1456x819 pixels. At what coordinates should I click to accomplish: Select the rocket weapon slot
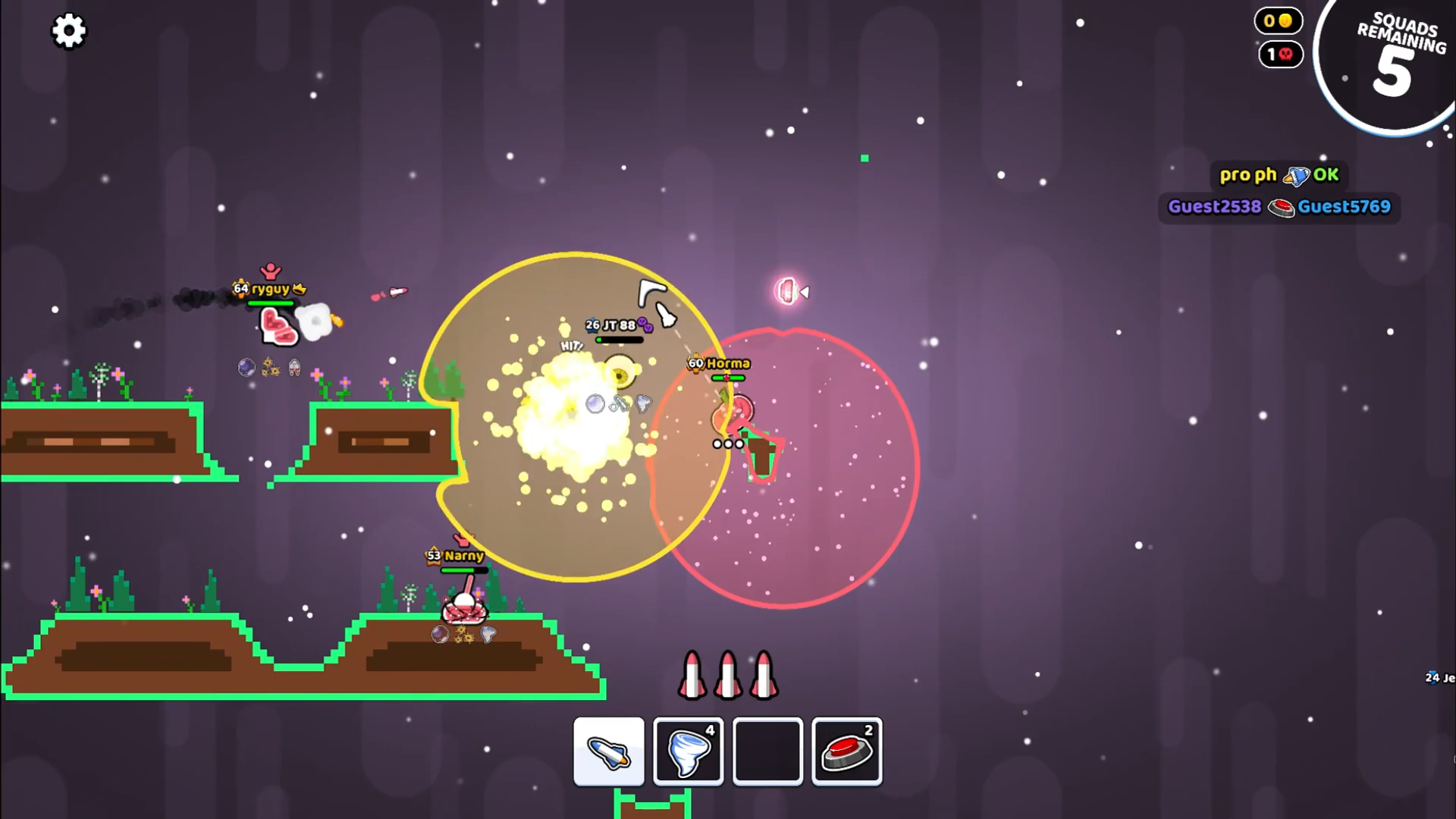pyautogui.click(x=609, y=752)
